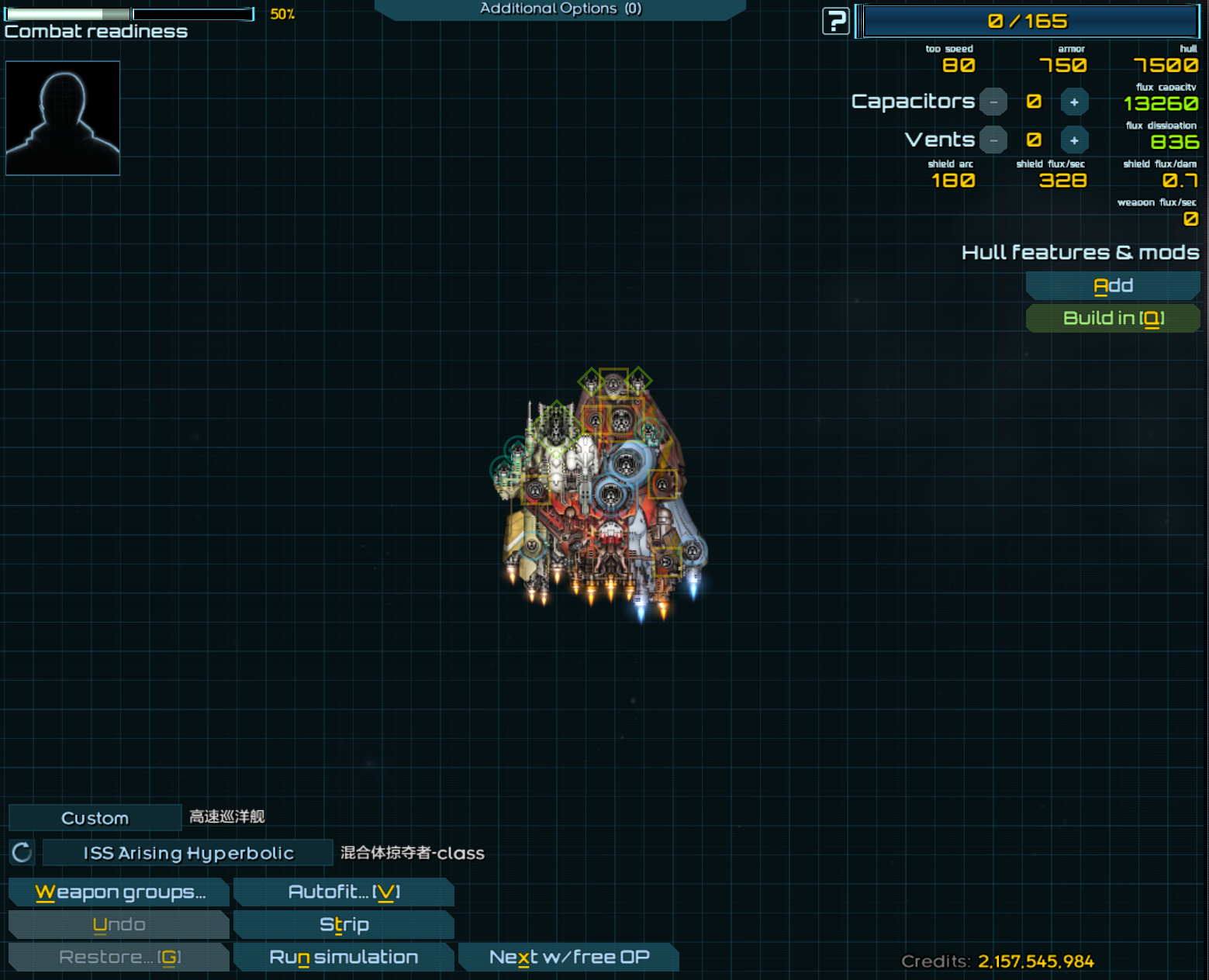Open Weapon groups settings
The image size is (1209, 980).
coord(119,892)
